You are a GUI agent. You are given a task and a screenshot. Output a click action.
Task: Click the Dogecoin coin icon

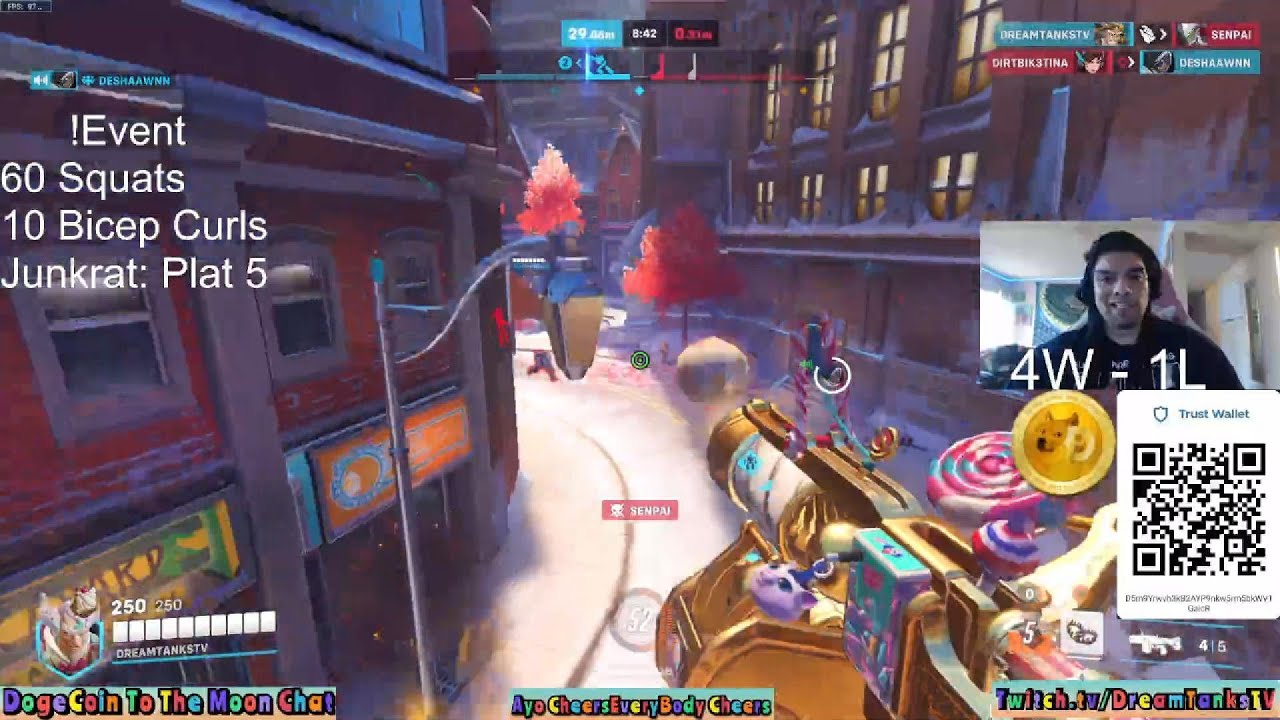click(x=1063, y=441)
